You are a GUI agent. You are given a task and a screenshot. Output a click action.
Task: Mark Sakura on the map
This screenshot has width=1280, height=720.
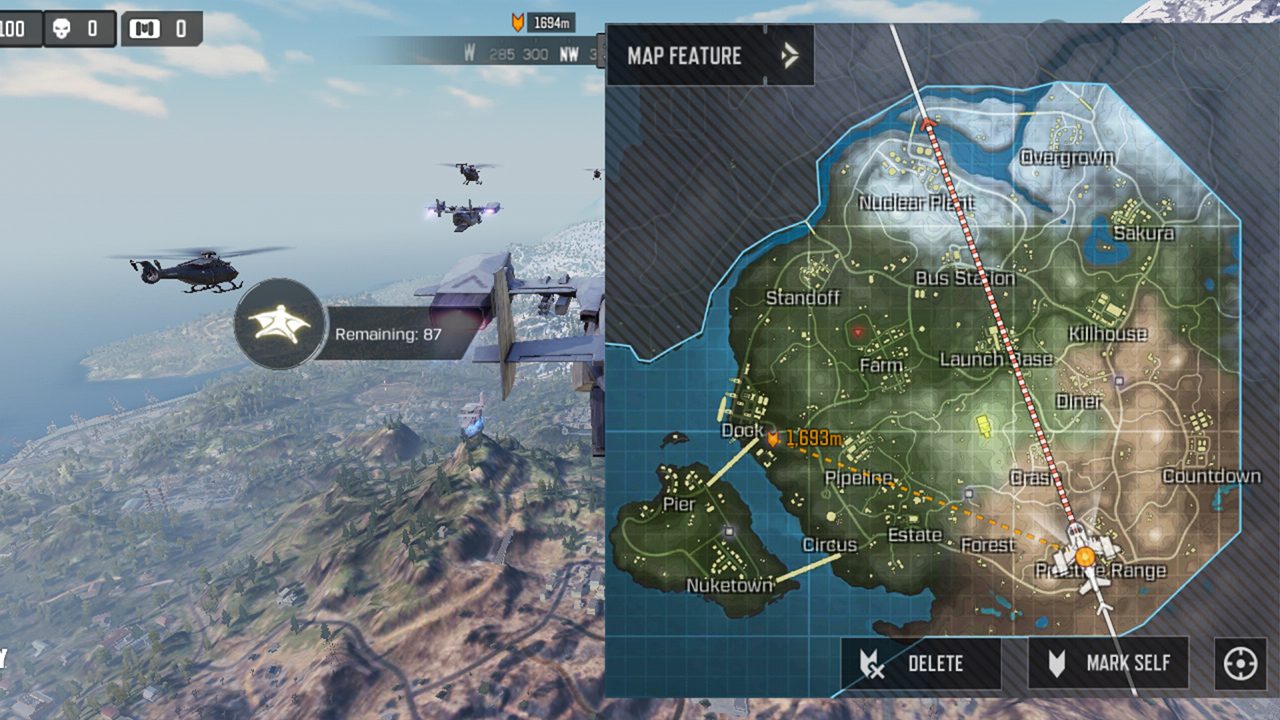pyautogui.click(x=1143, y=233)
